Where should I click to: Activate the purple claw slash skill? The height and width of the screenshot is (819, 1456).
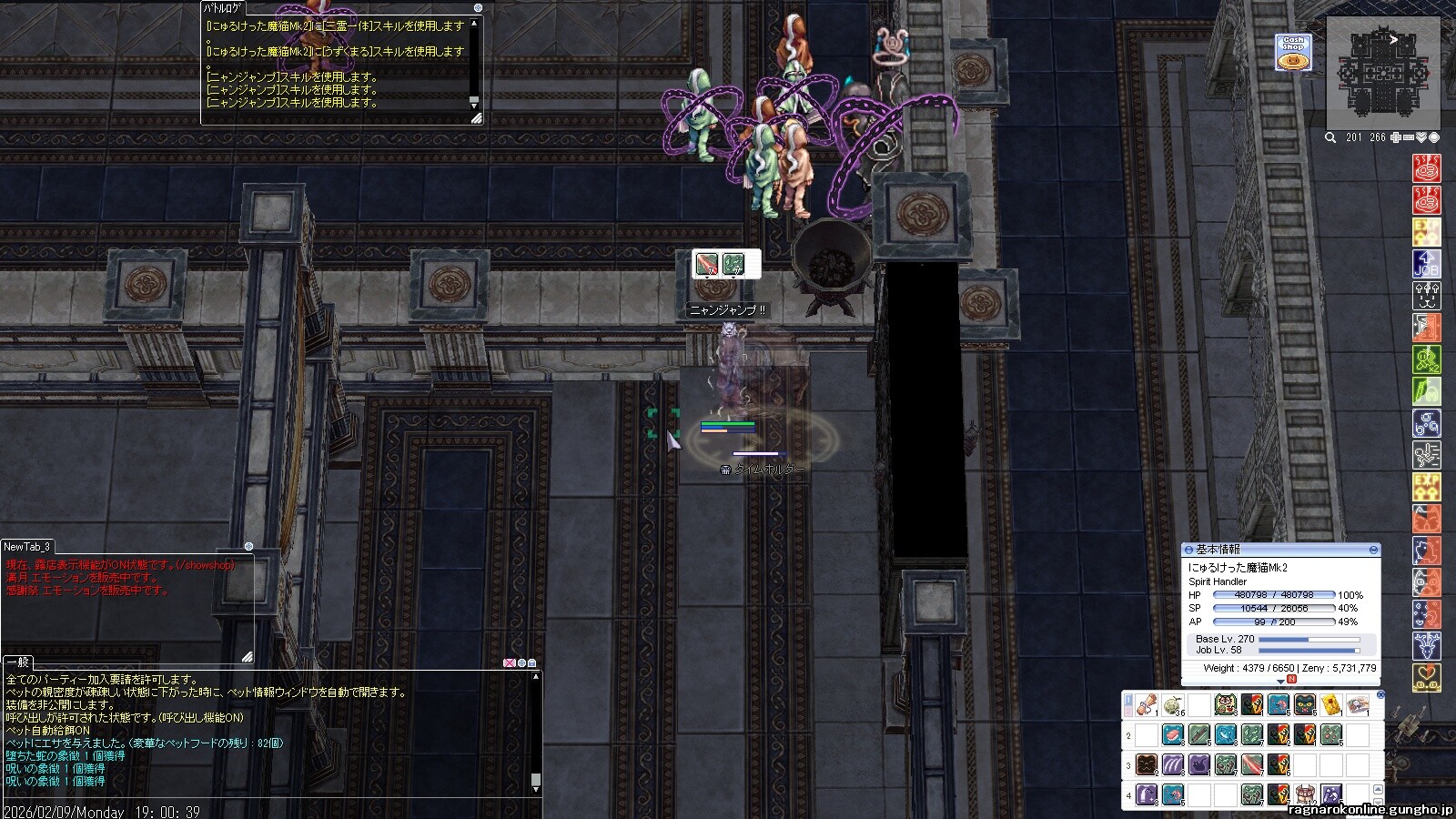(1172, 764)
